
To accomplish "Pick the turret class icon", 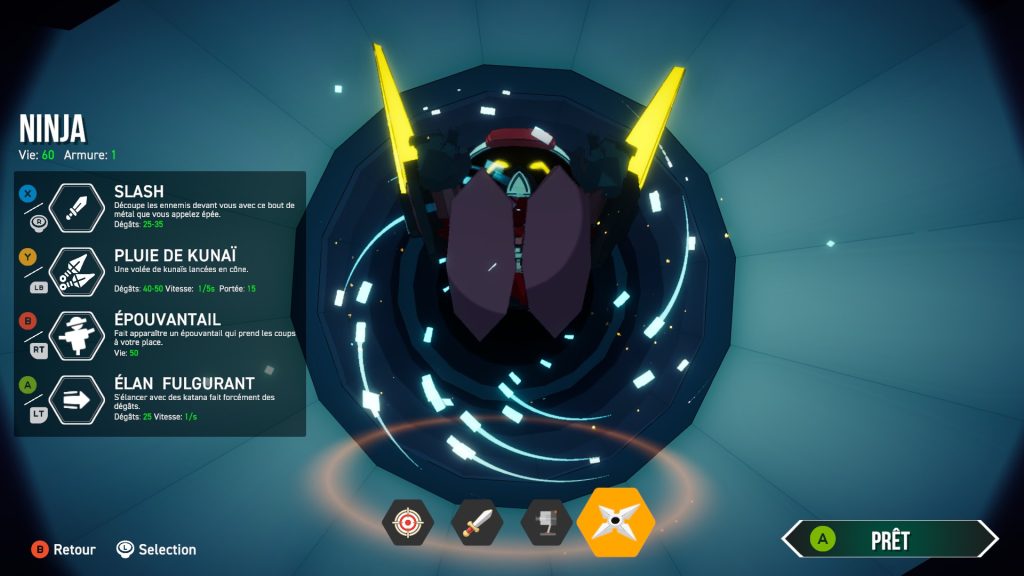I will pos(546,522).
